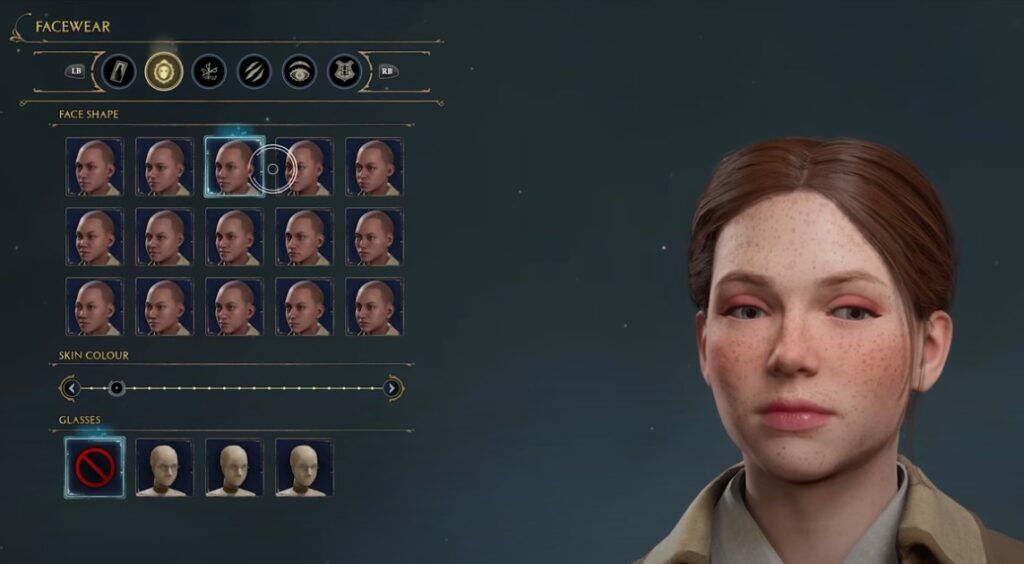Switch to the hairstyle tab with the scissors icon
Screen dimensions: 1024x564
pyautogui.click(x=209, y=71)
